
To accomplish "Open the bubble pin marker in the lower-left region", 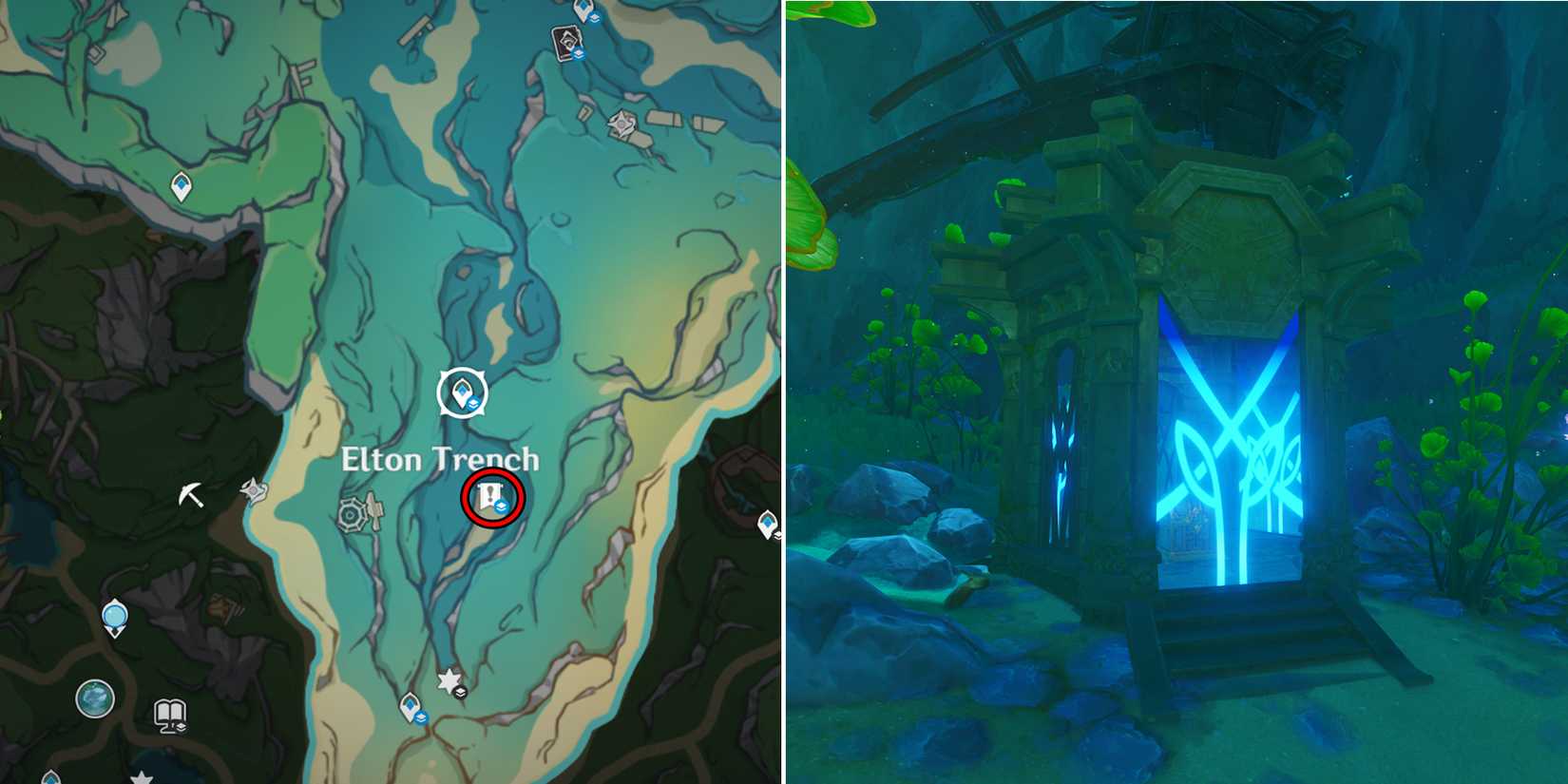I will point(114,616).
